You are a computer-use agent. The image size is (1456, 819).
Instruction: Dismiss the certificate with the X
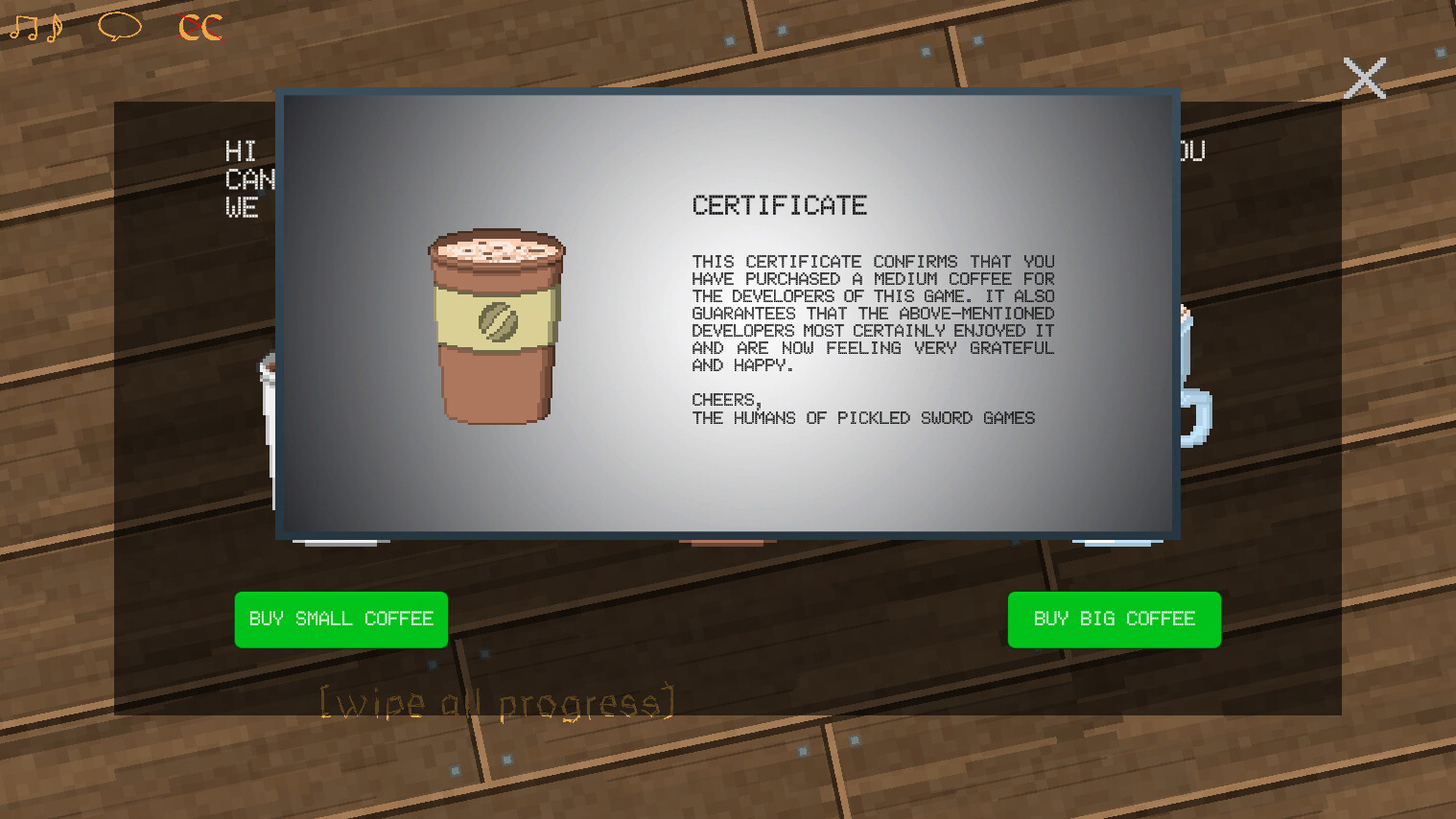tap(1364, 78)
